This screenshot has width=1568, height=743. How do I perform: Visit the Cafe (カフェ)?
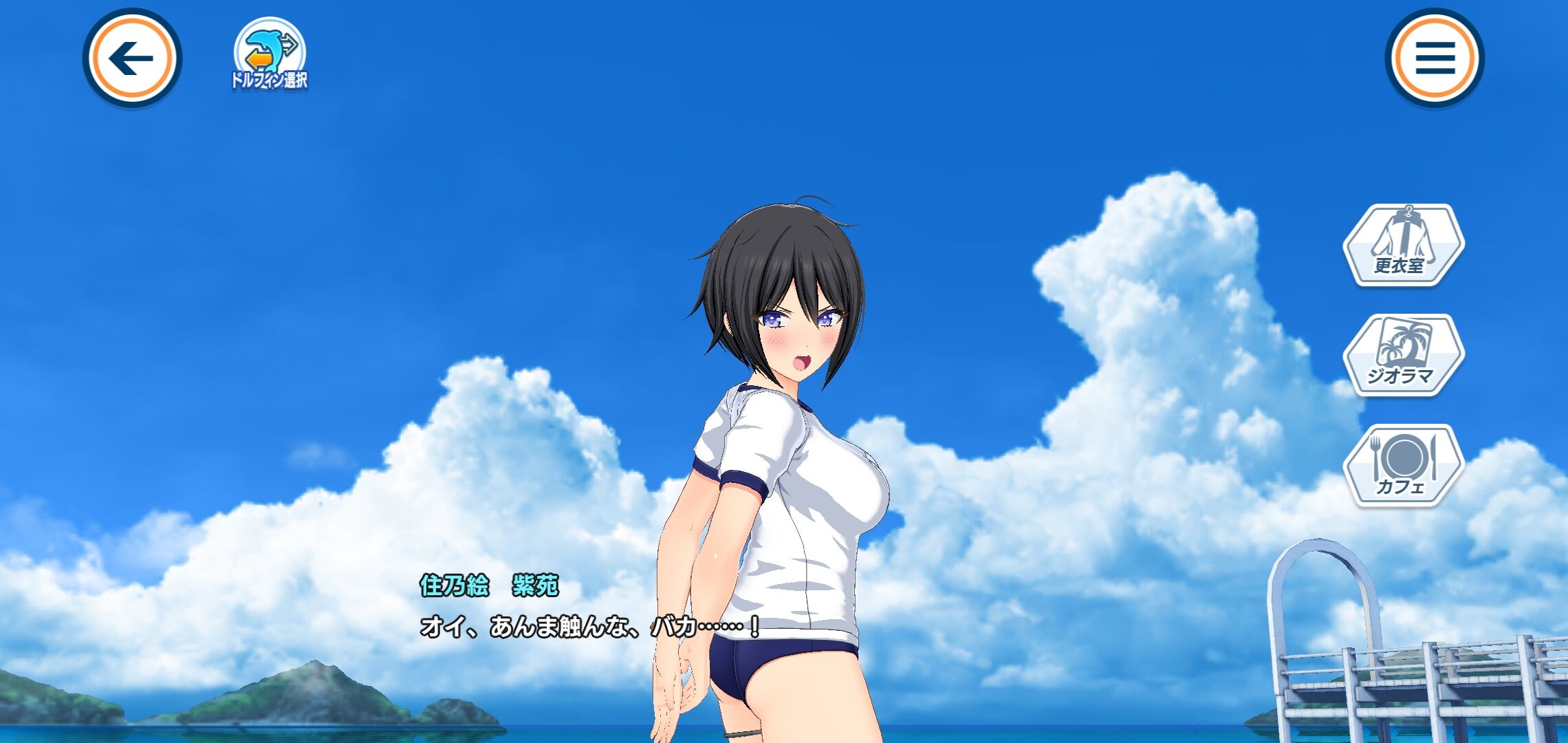(x=1403, y=465)
